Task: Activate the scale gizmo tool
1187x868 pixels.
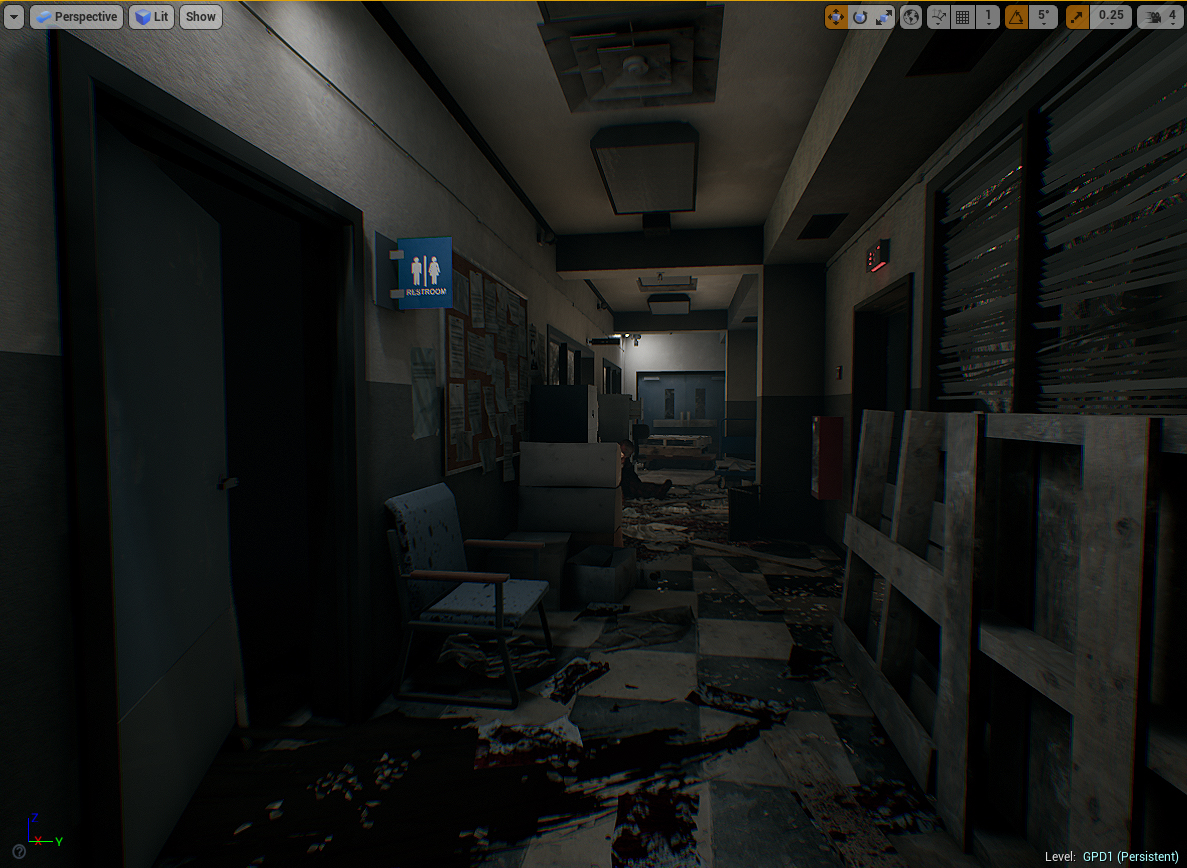Action: (884, 17)
